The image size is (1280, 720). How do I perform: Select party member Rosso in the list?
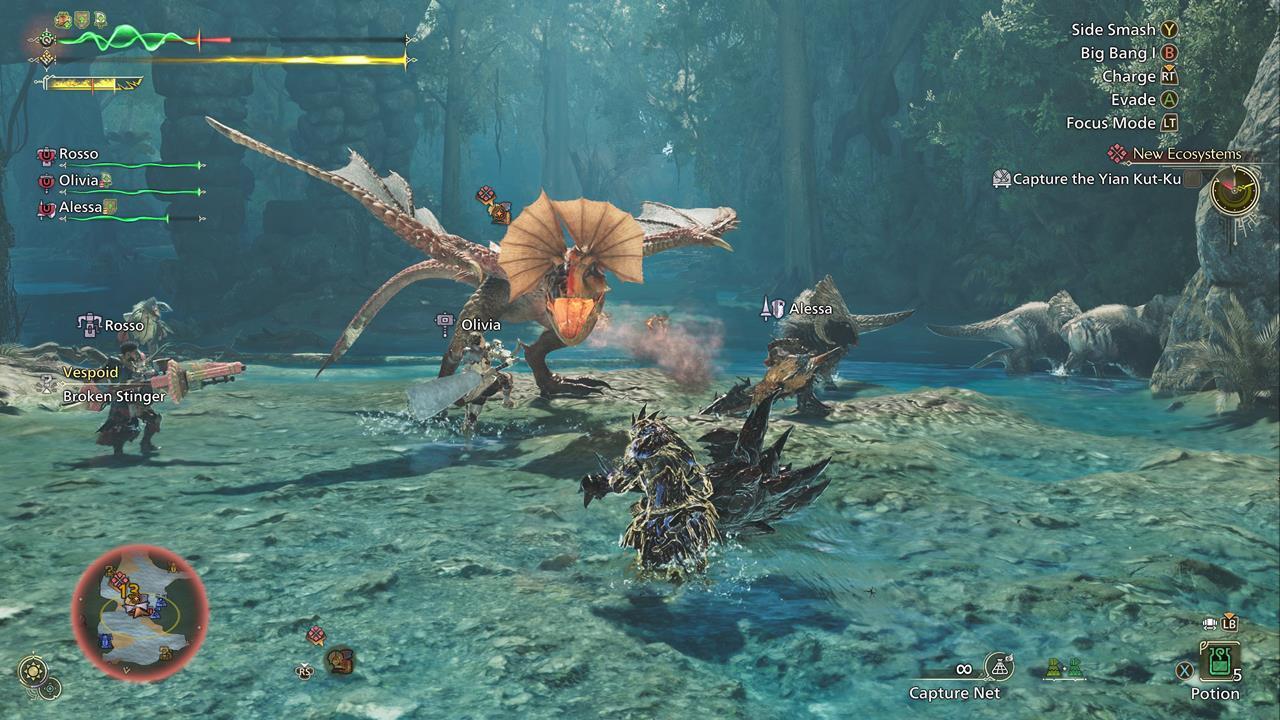[x=78, y=154]
